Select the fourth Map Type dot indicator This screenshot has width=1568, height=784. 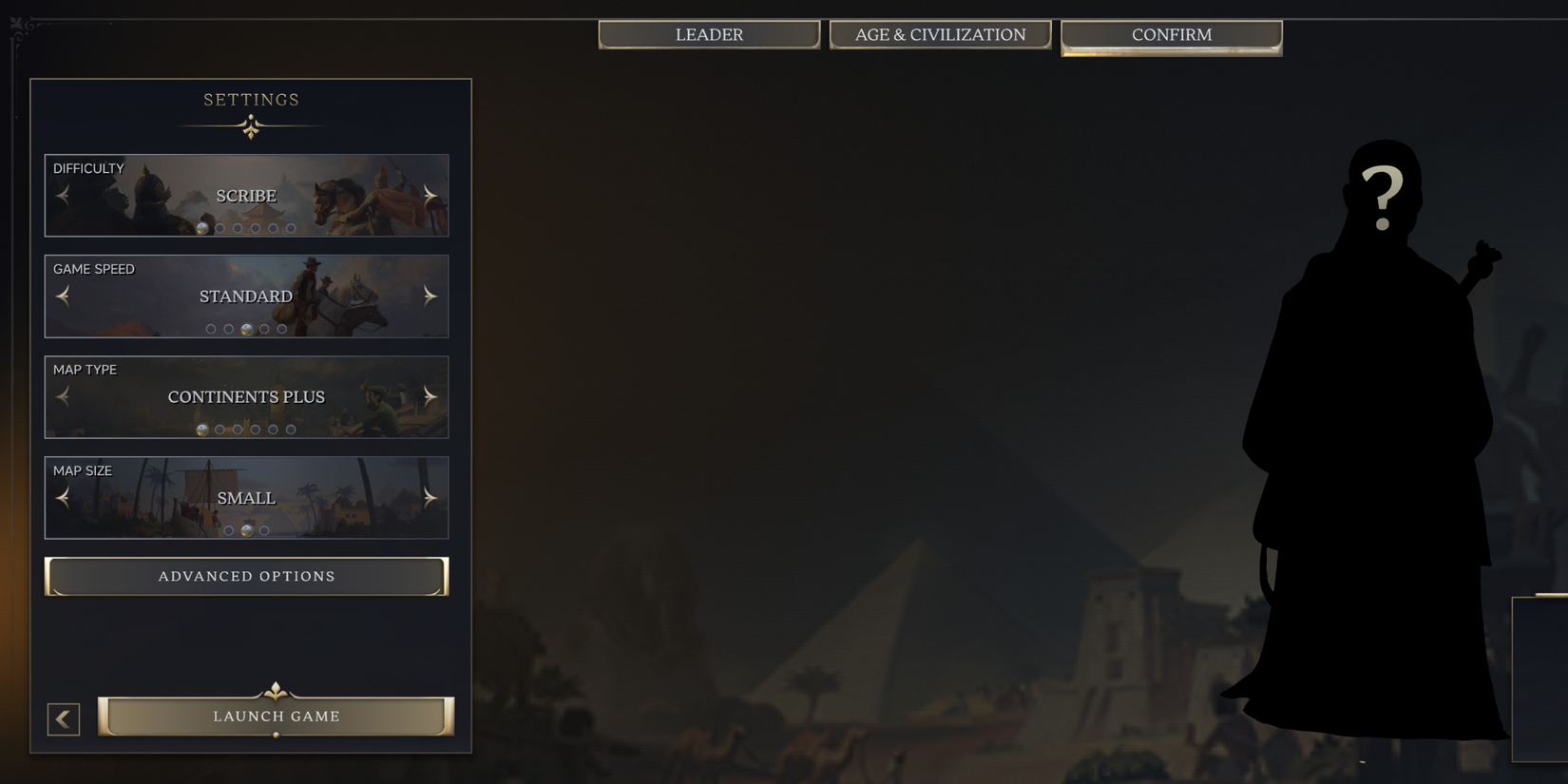(x=255, y=429)
